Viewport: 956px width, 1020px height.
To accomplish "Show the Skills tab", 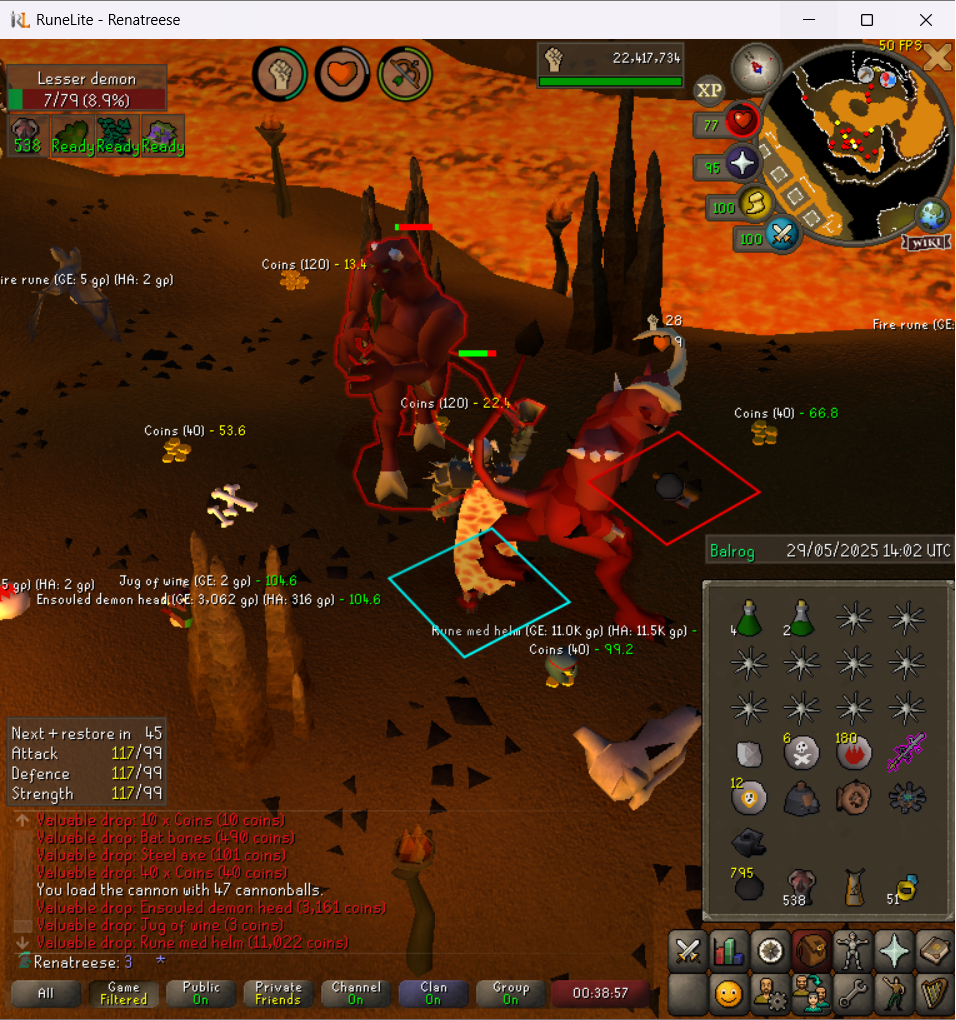I will click(x=728, y=951).
